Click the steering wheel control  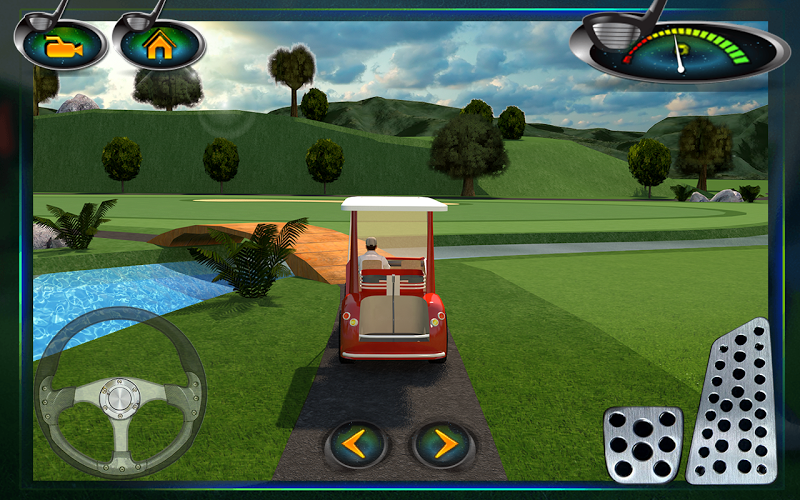(120, 393)
